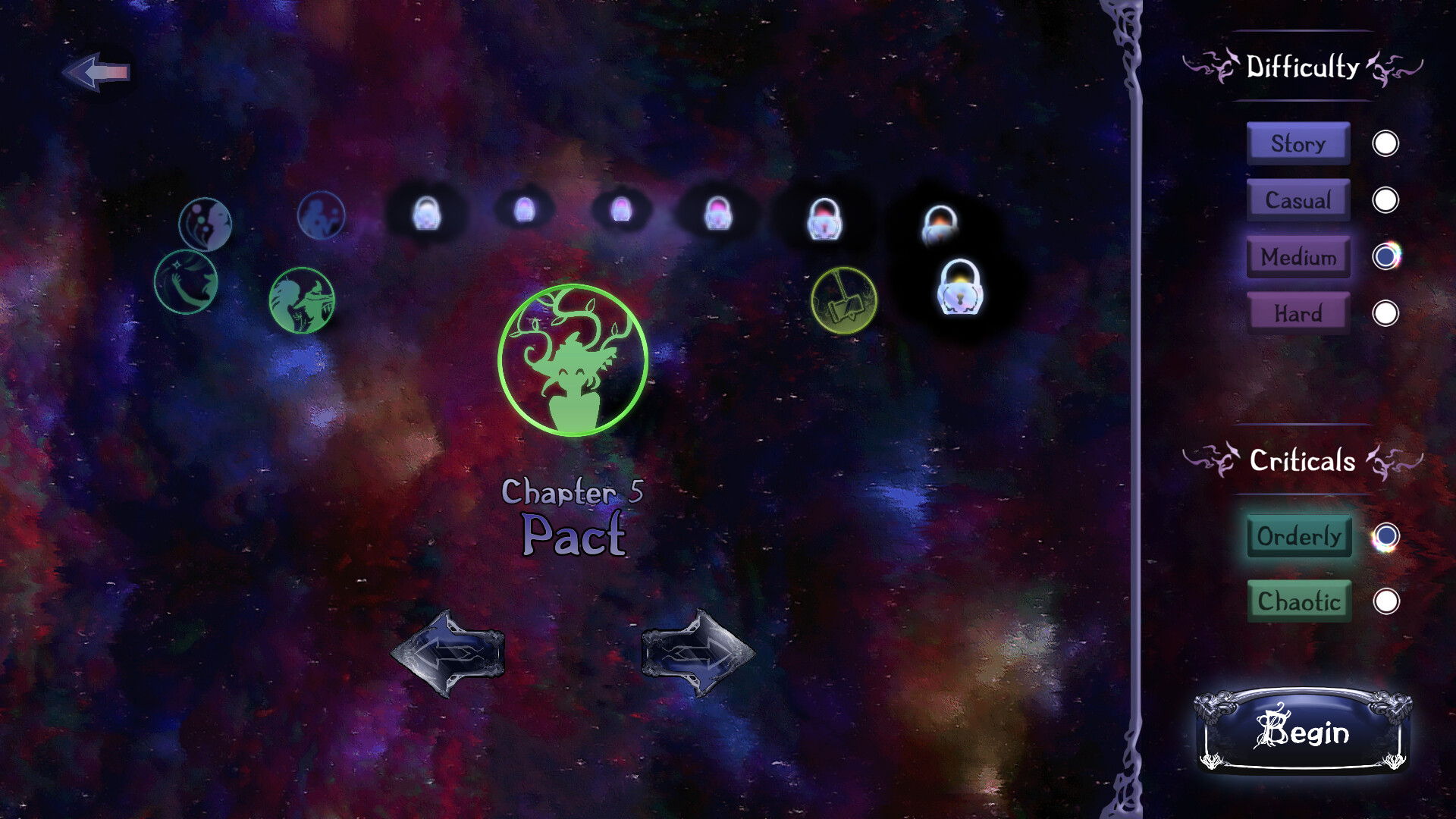Click the pink-glowing locked chapter padlock
1456x819 pixels.
coord(717,215)
